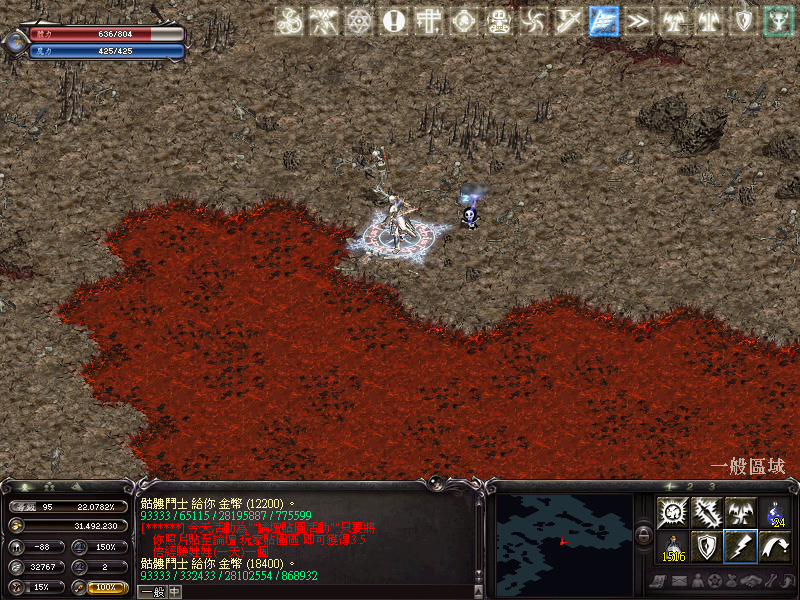Use the curved arrow skill slot

point(775,546)
